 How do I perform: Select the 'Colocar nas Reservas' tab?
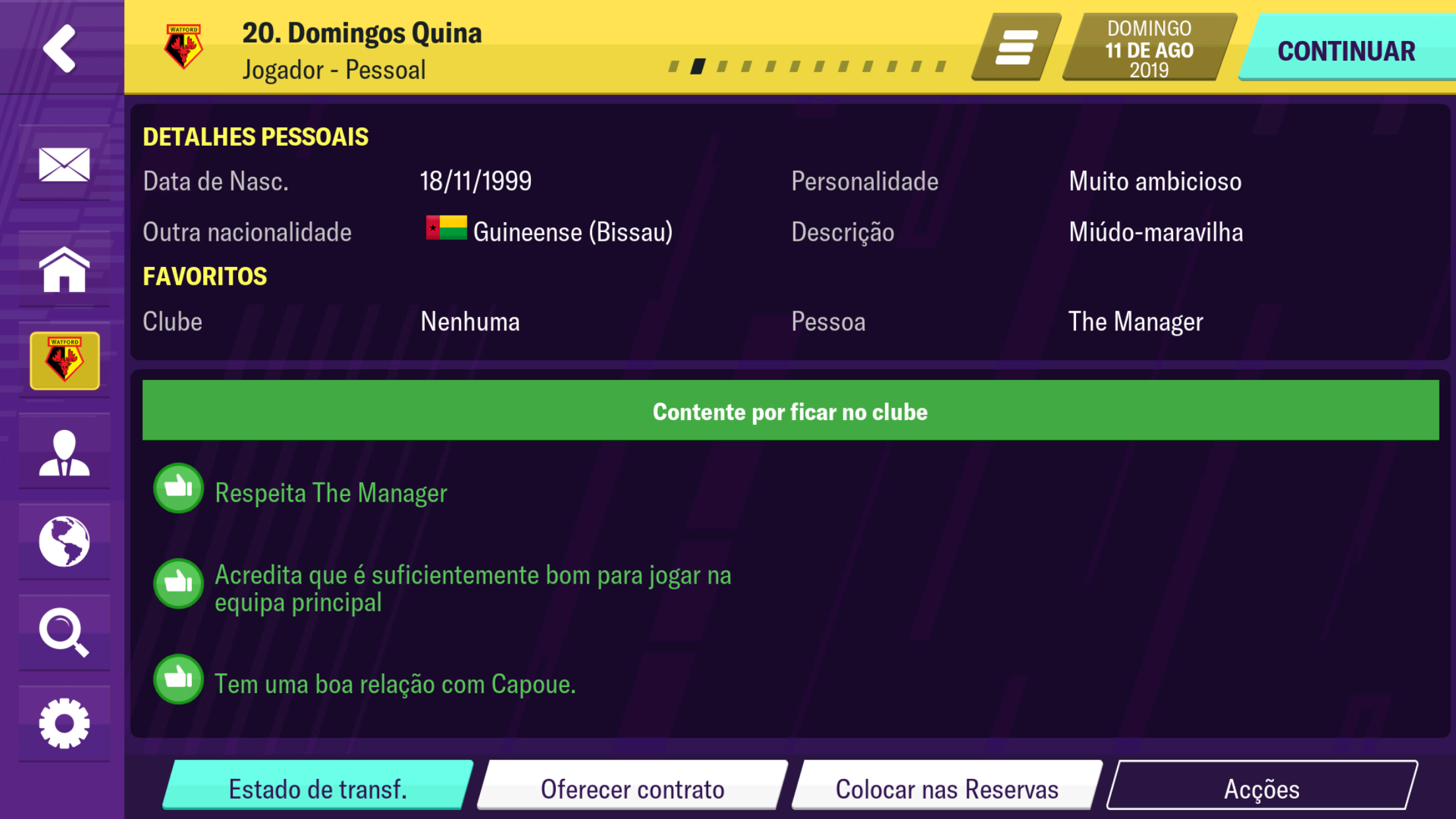coord(946,787)
